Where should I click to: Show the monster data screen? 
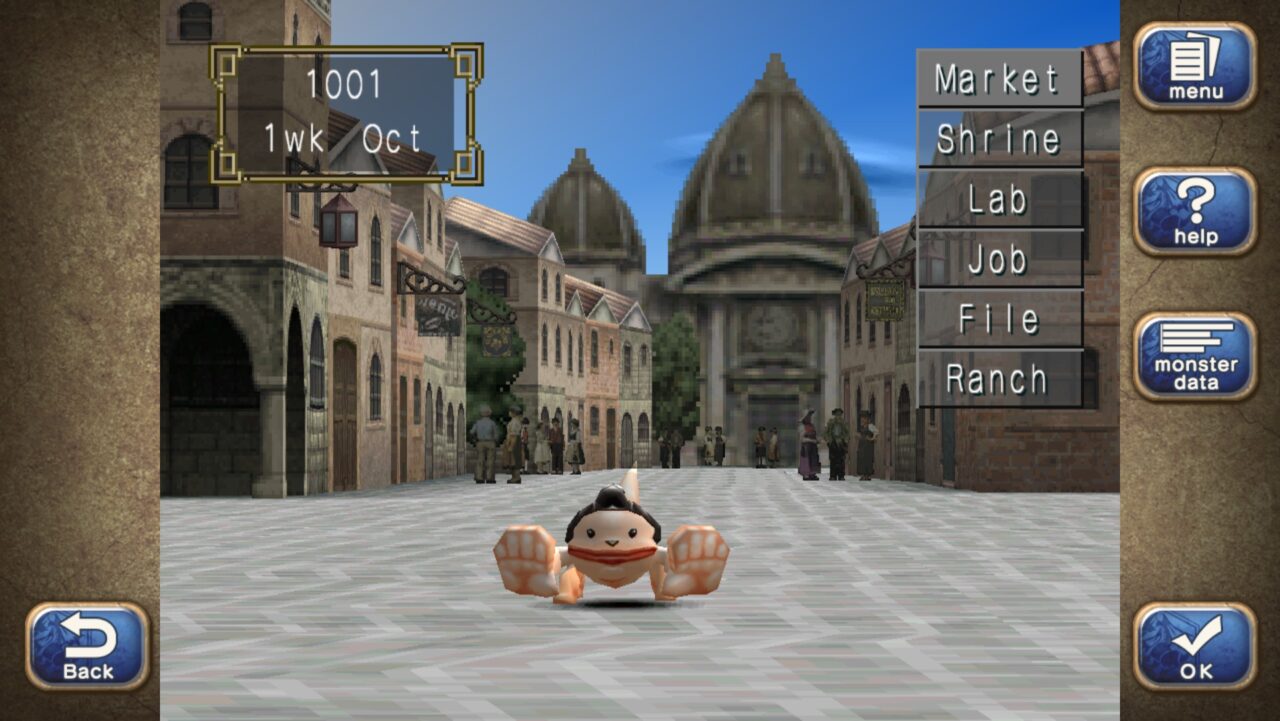coord(1195,356)
